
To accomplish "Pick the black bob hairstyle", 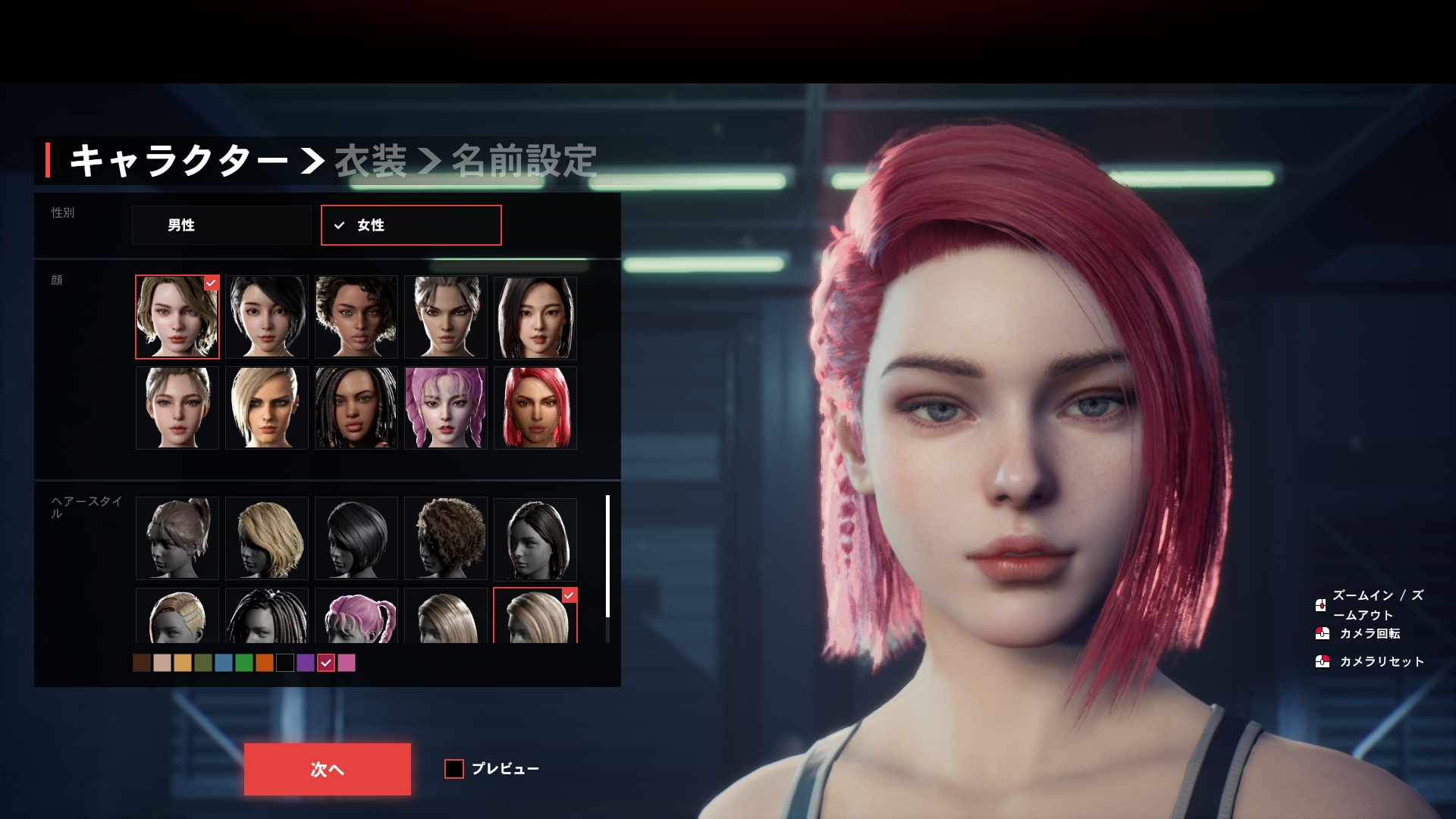I will coord(356,538).
